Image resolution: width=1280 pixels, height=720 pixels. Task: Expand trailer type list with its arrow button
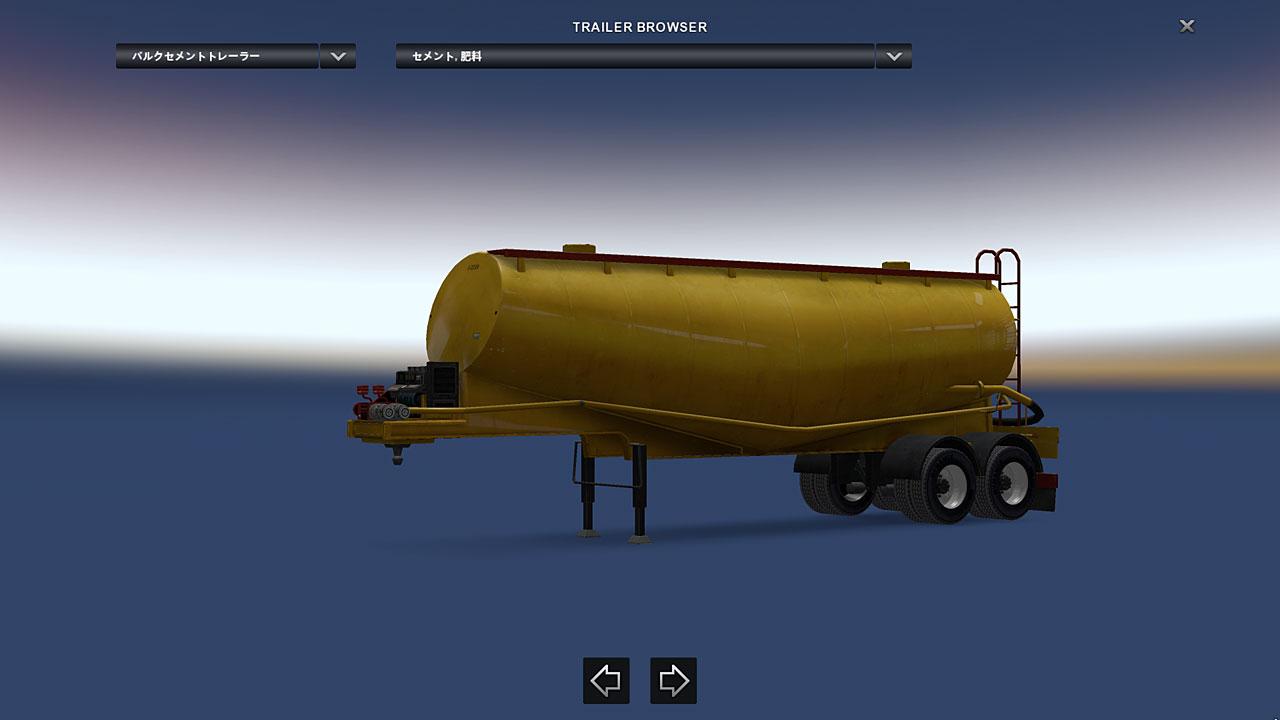pyautogui.click(x=338, y=56)
